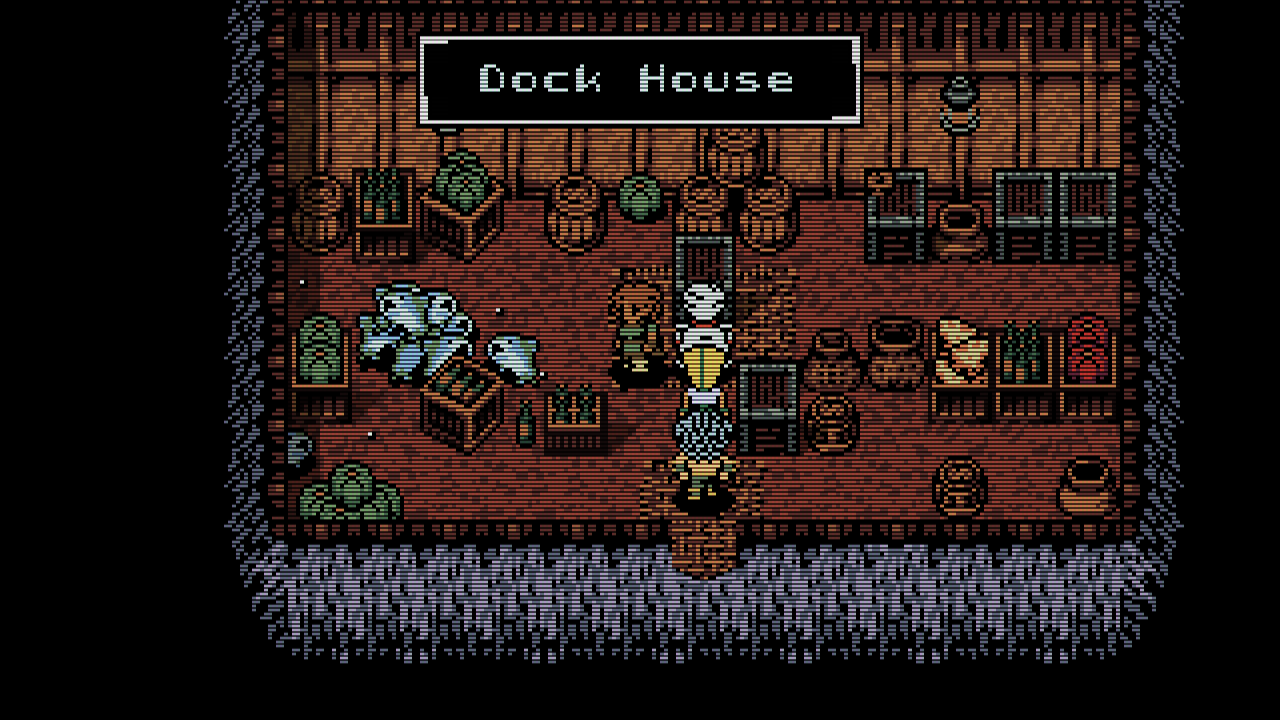Click the Dock House sign at the top
The image size is (1280, 720).
pos(640,80)
